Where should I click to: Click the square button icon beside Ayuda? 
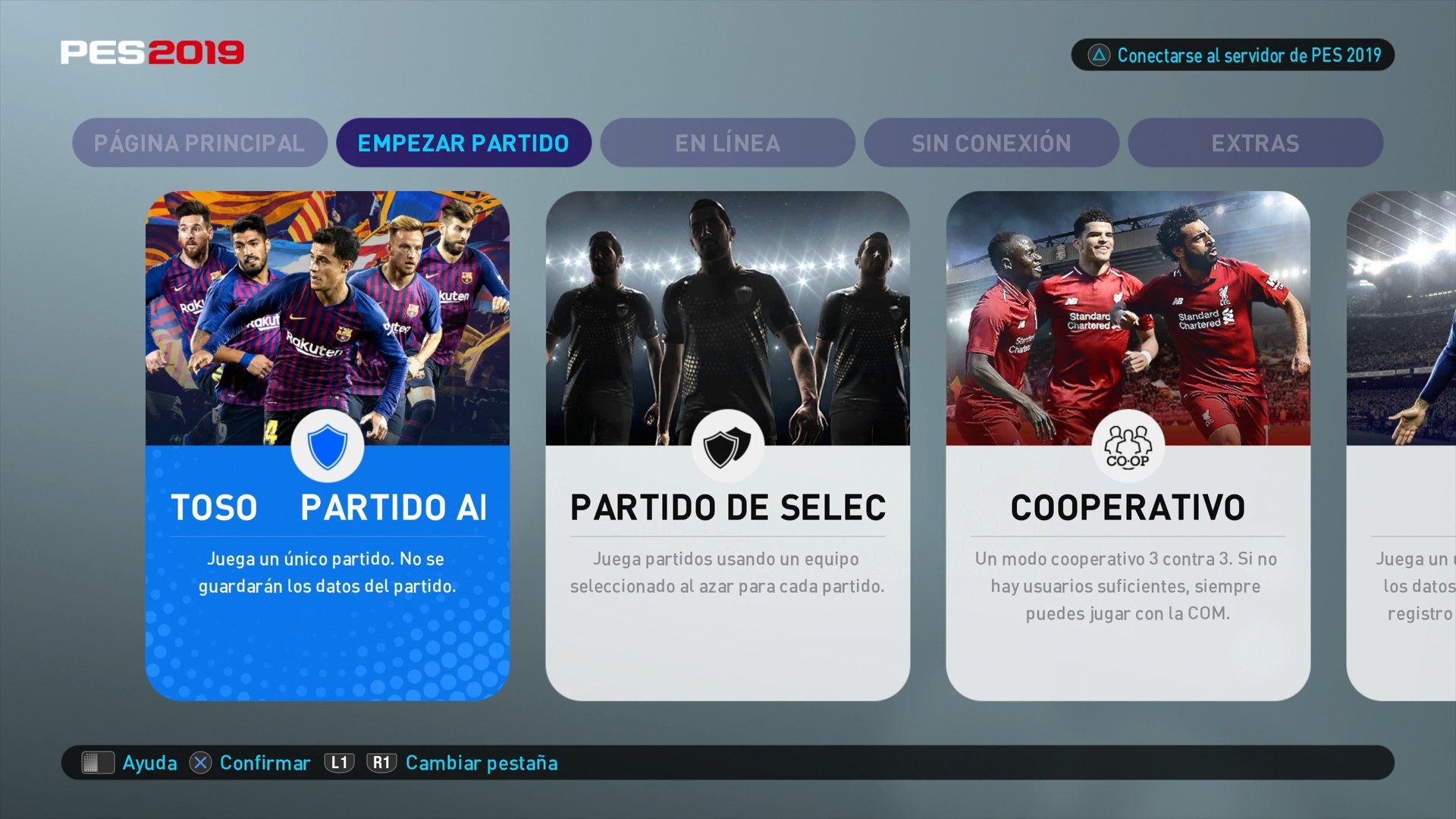pyautogui.click(x=97, y=763)
